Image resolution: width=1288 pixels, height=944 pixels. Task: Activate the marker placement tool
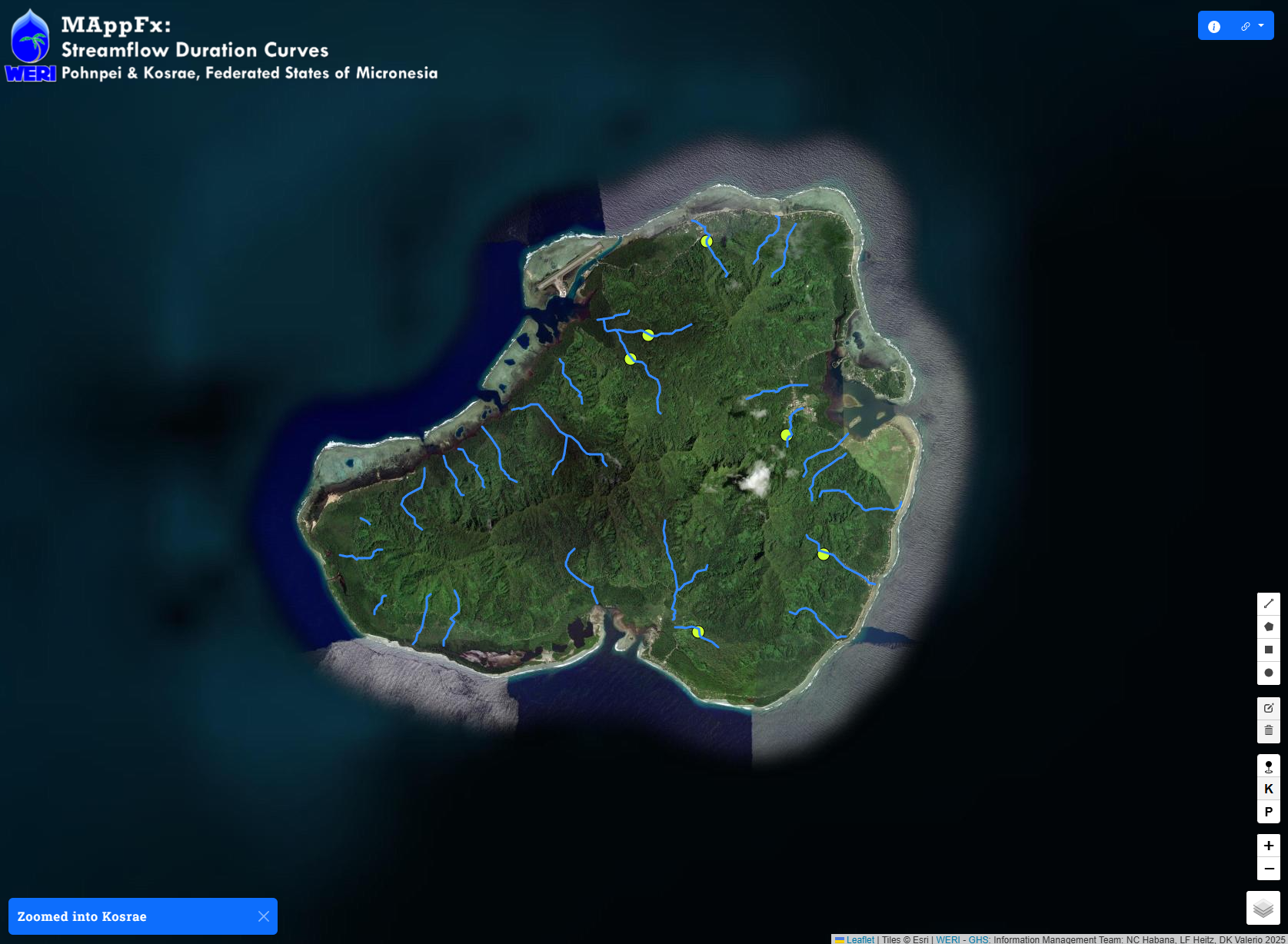pyautogui.click(x=1268, y=766)
